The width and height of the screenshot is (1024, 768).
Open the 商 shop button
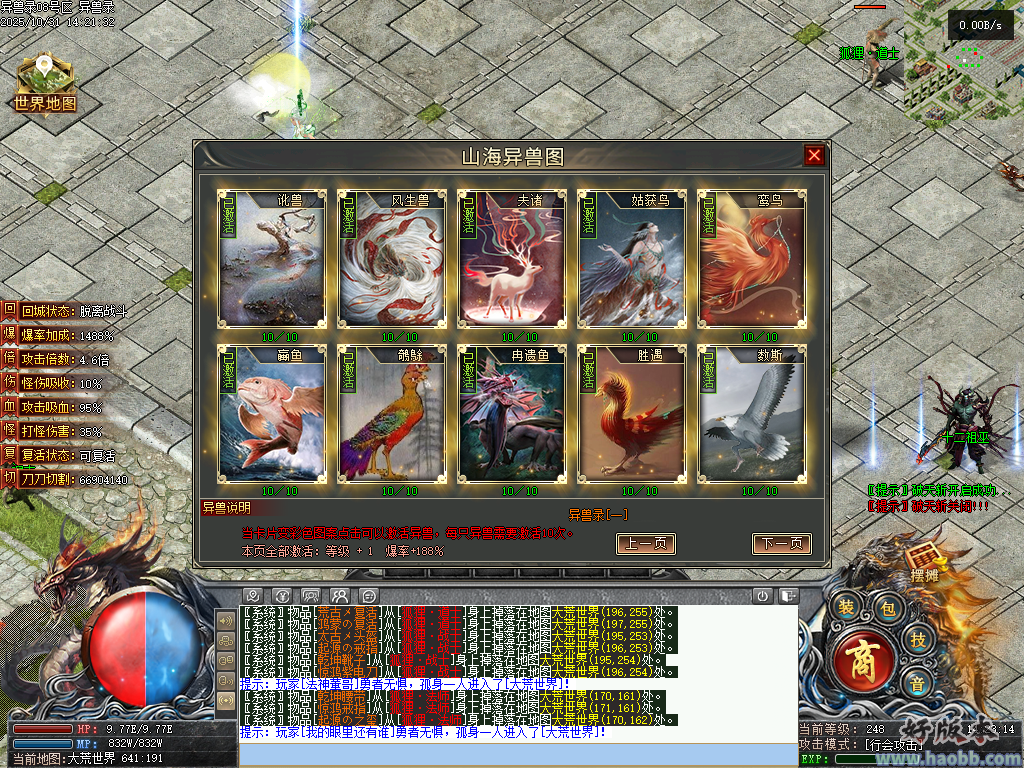pos(859,661)
